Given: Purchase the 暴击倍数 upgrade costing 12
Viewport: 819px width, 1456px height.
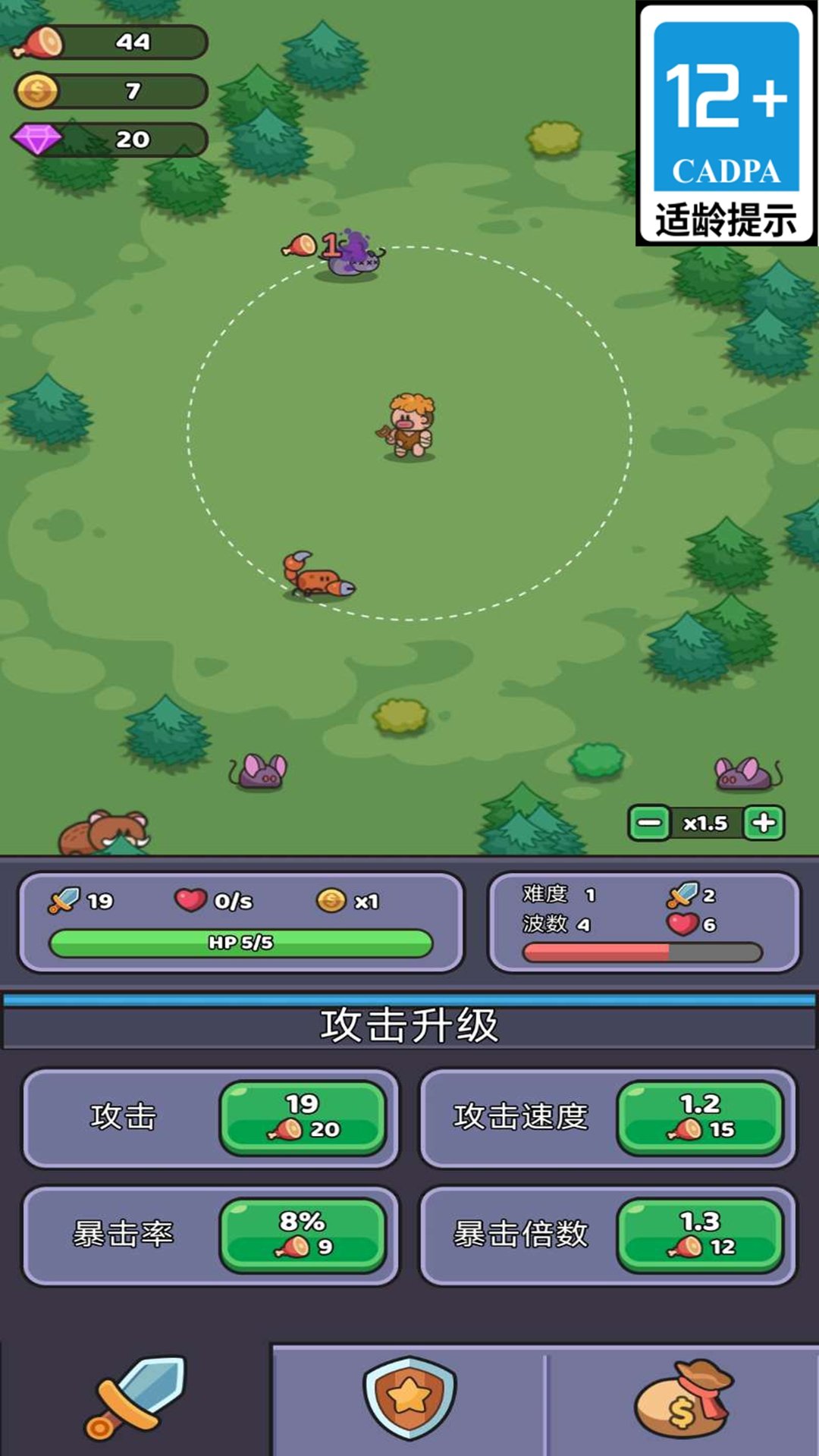Looking at the screenshot, I should point(700,1235).
